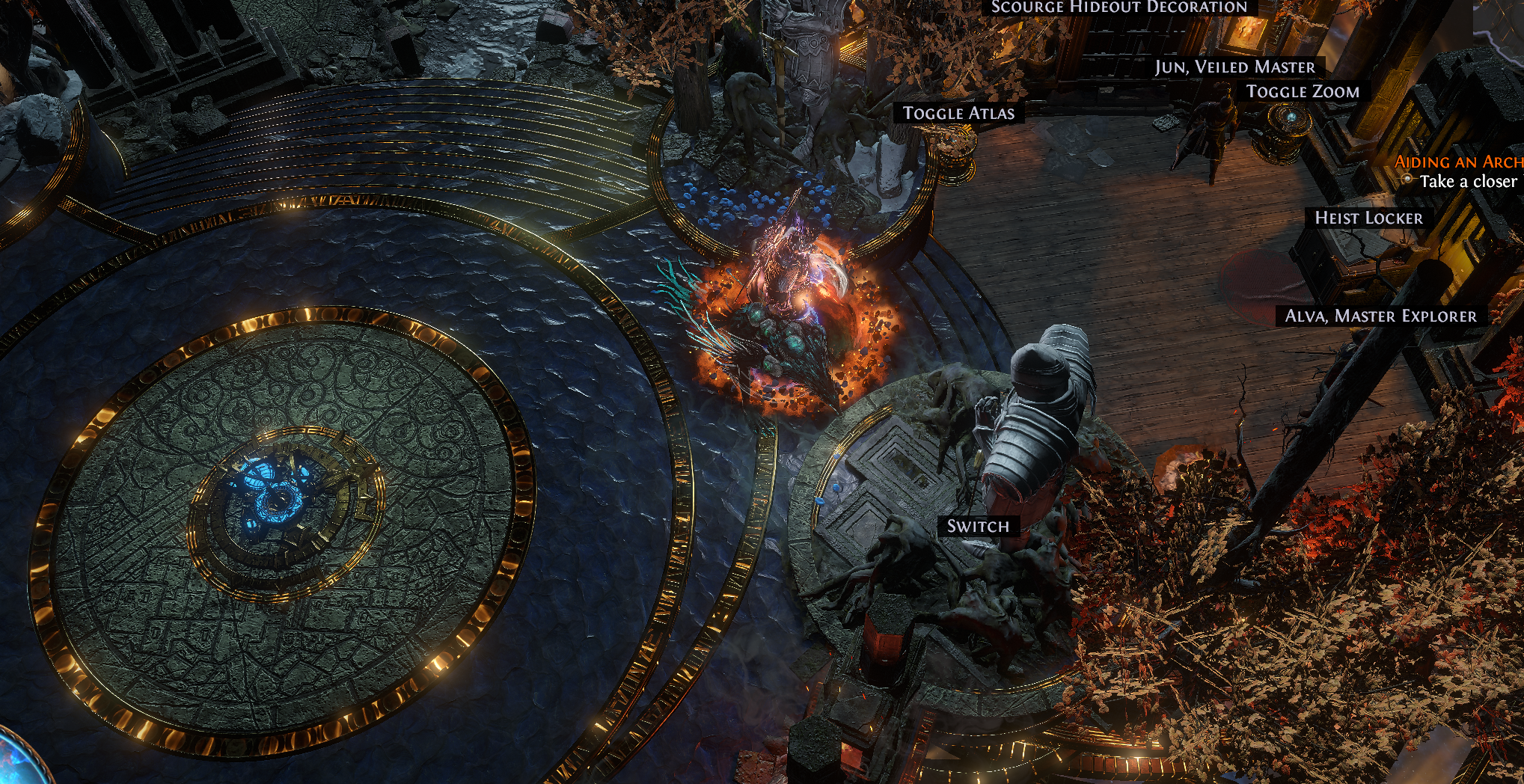1524x784 pixels.
Task: Activate the Toggle Zoom label
Action: pos(1303,91)
